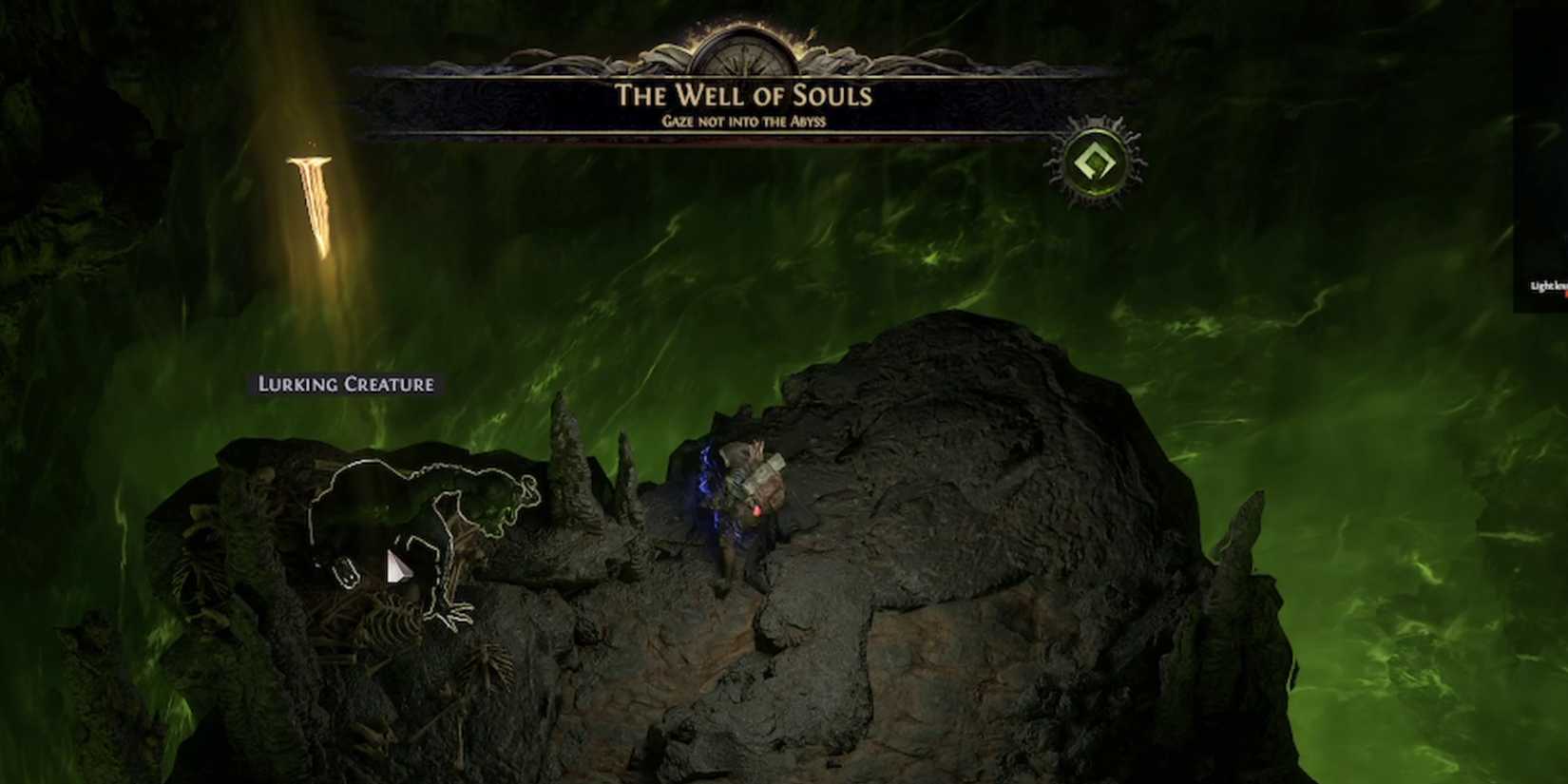Click the 'Gaze Not Into The Abyss' subtitle
This screenshot has width=1568, height=784.
point(744,121)
